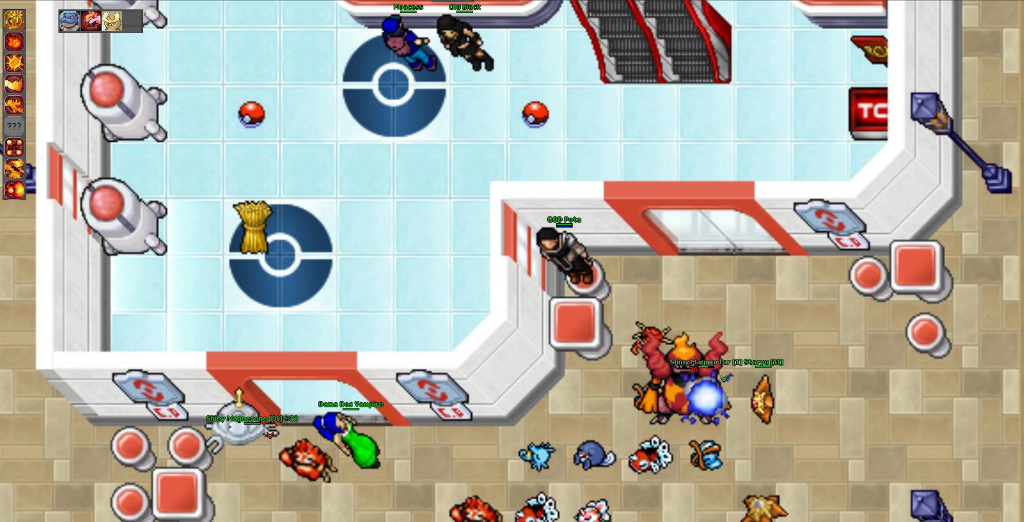Pick the yellow Pokémon portrait in party bar
Viewport: 1024px width, 522px height.
click(x=112, y=20)
